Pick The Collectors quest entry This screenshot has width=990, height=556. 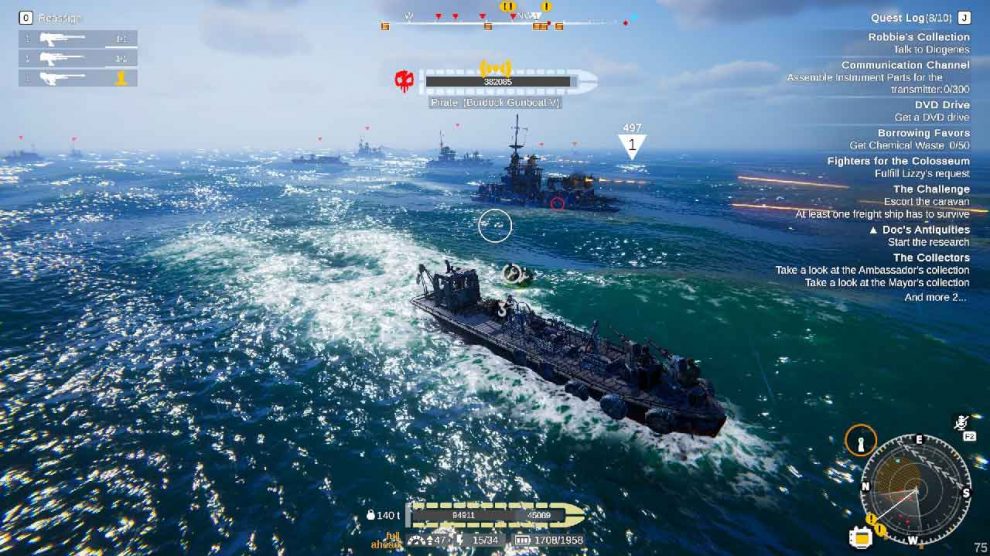[x=930, y=258]
